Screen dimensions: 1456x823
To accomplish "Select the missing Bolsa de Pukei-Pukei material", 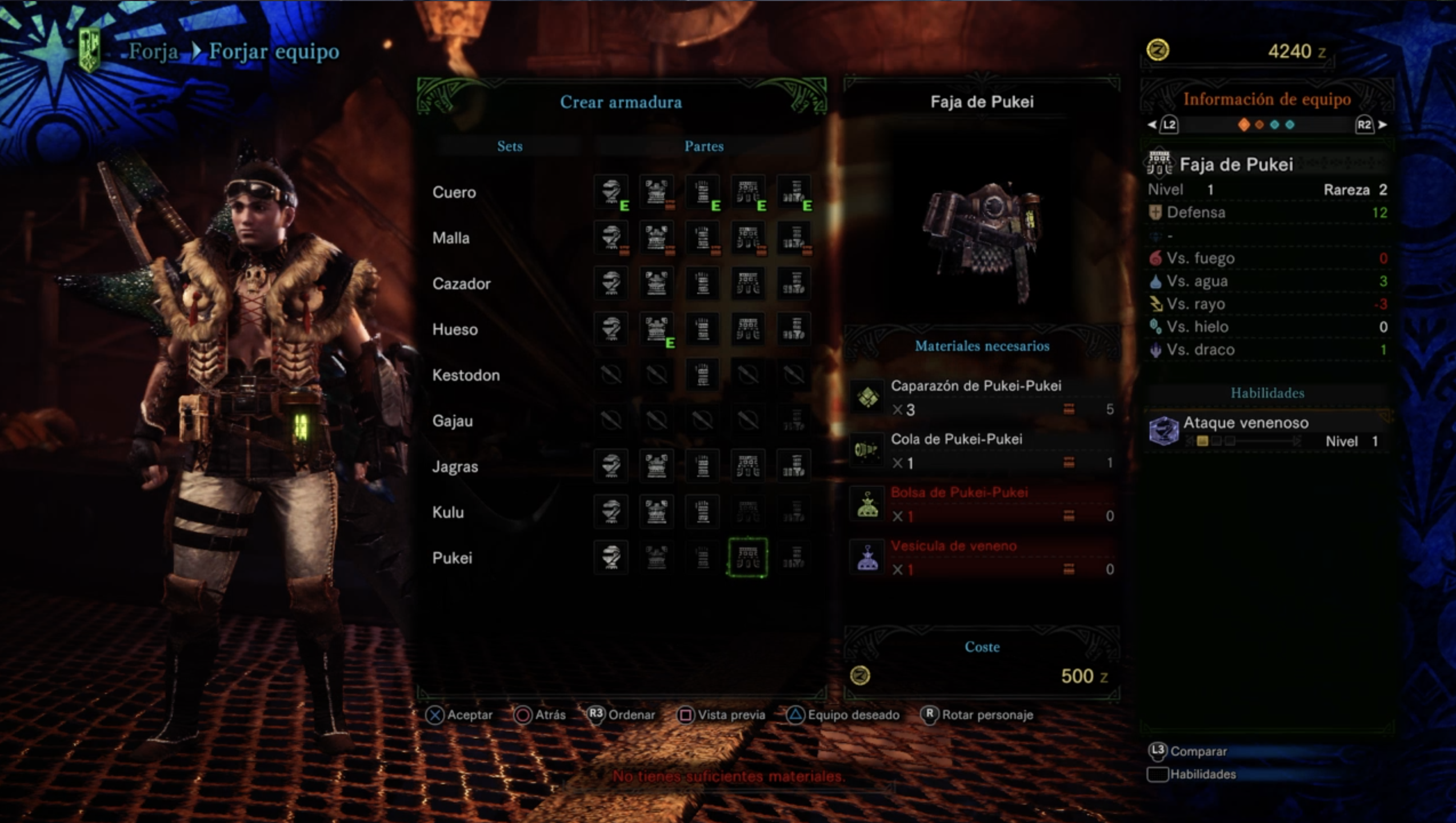I will tap(982, 504).
